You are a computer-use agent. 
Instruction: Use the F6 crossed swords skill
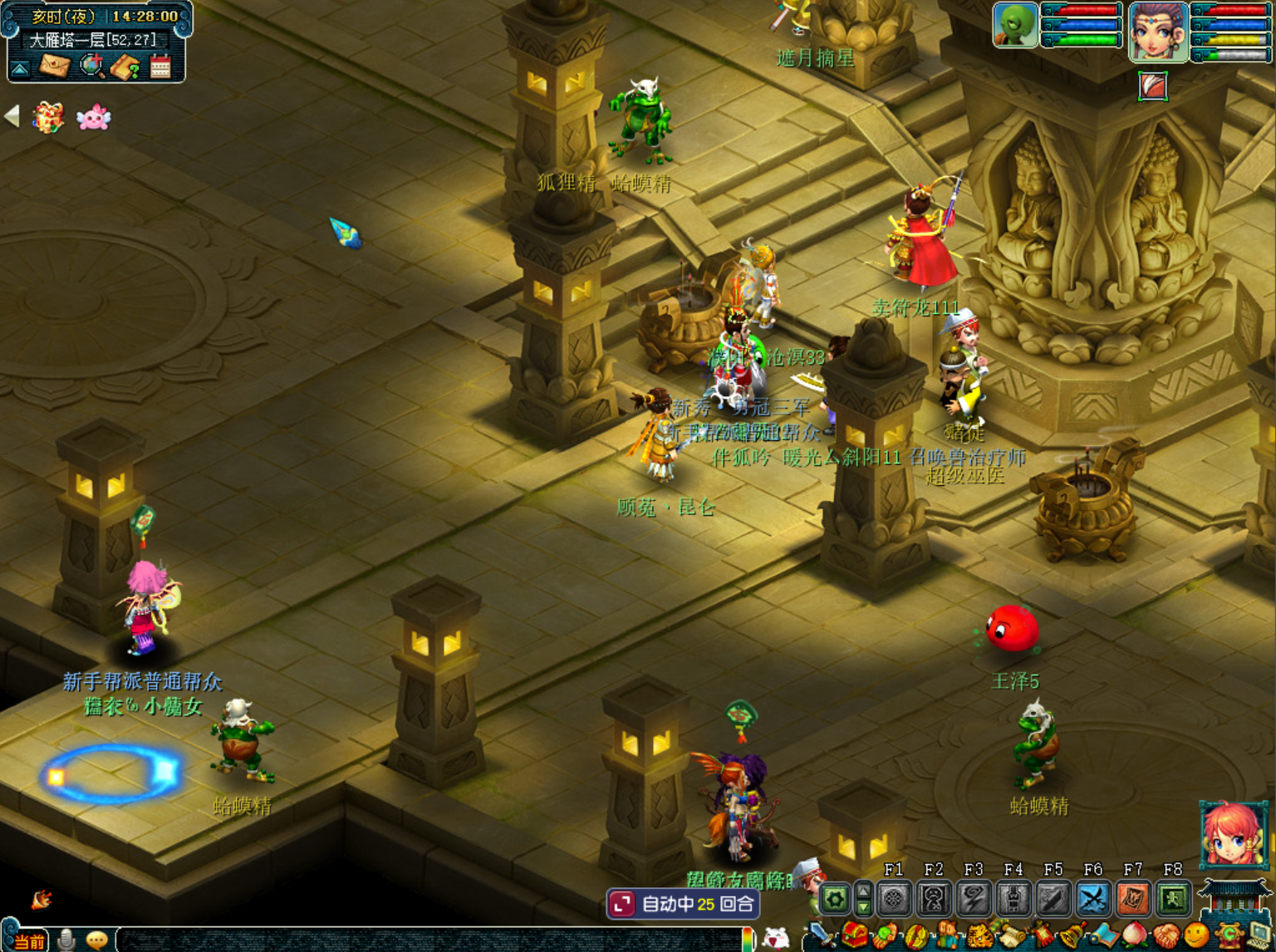[x=1093, y=899]
